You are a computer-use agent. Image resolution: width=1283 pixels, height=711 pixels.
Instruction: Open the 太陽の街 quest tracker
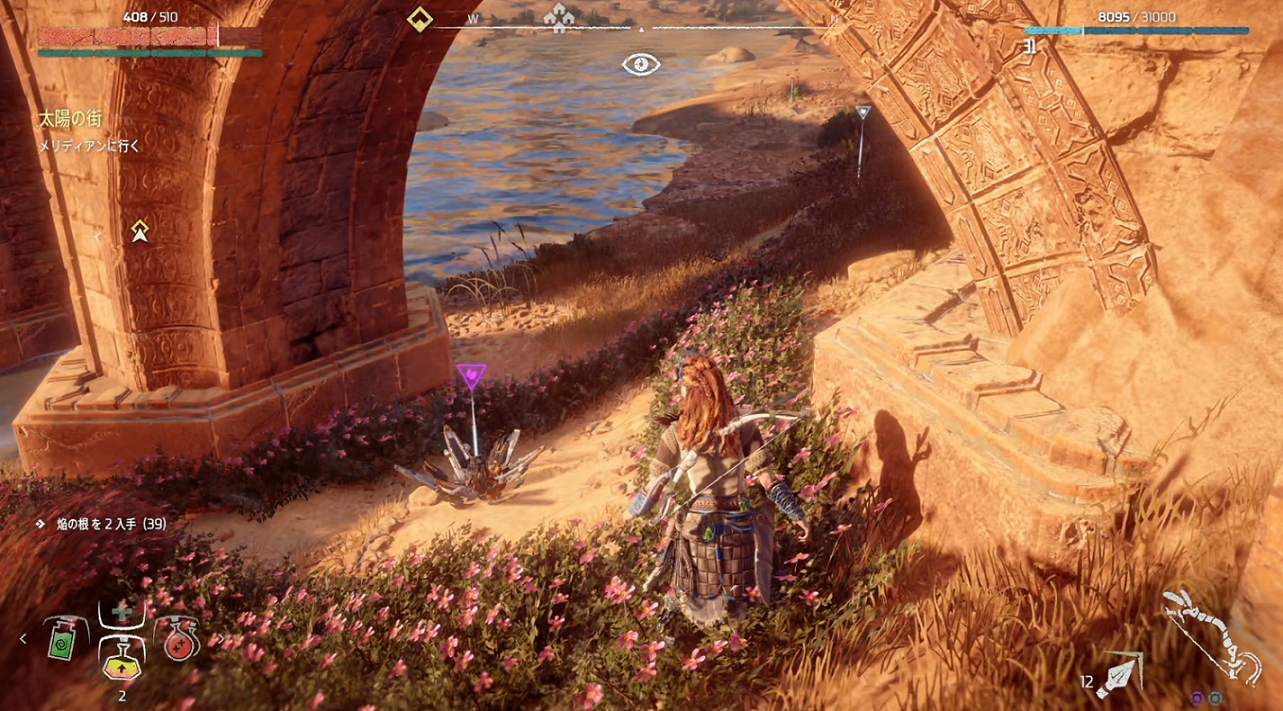[x=70, y=119]
